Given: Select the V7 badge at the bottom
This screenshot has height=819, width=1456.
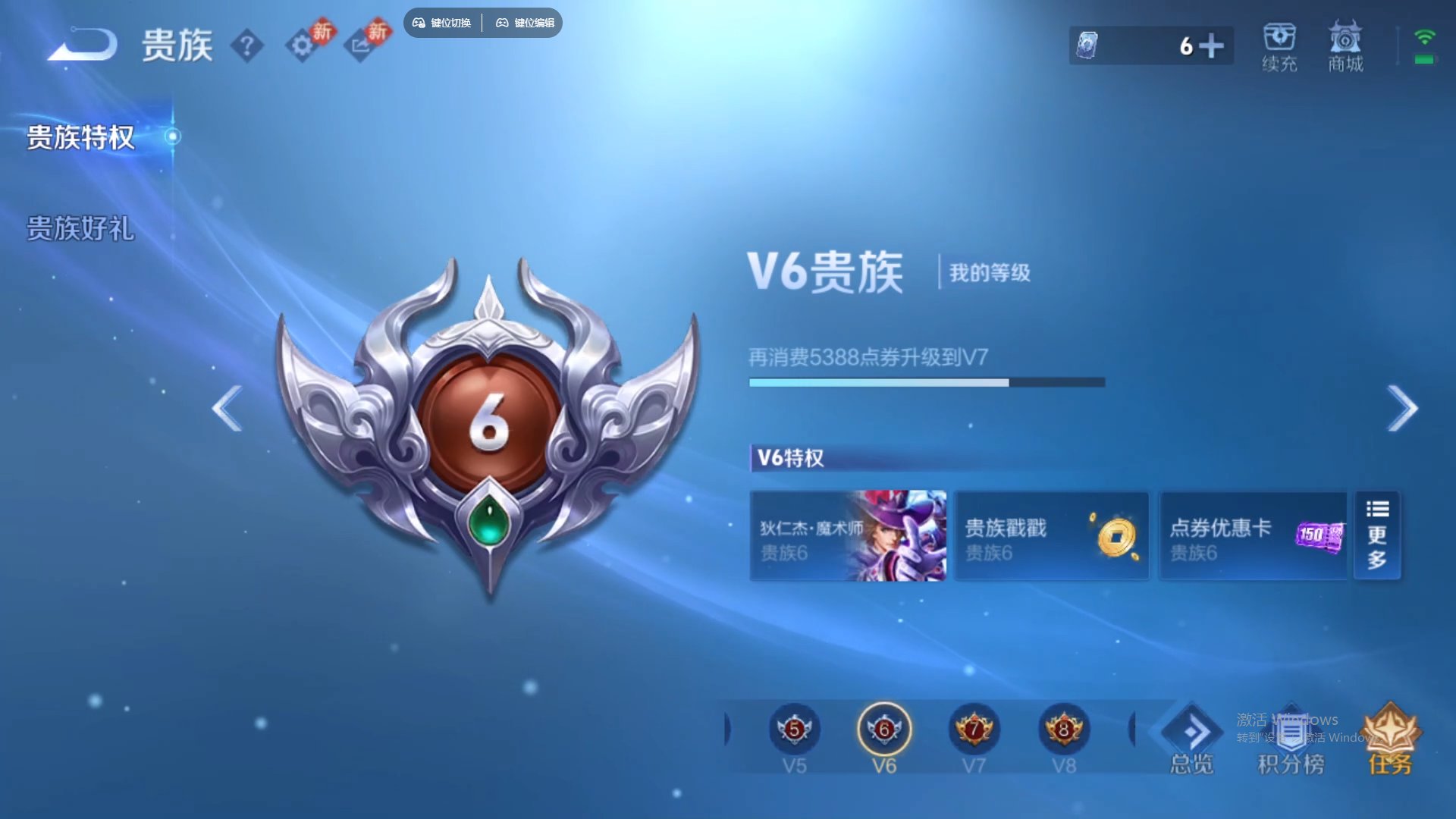Looking at the screenshot, I should tap(975, 730).
